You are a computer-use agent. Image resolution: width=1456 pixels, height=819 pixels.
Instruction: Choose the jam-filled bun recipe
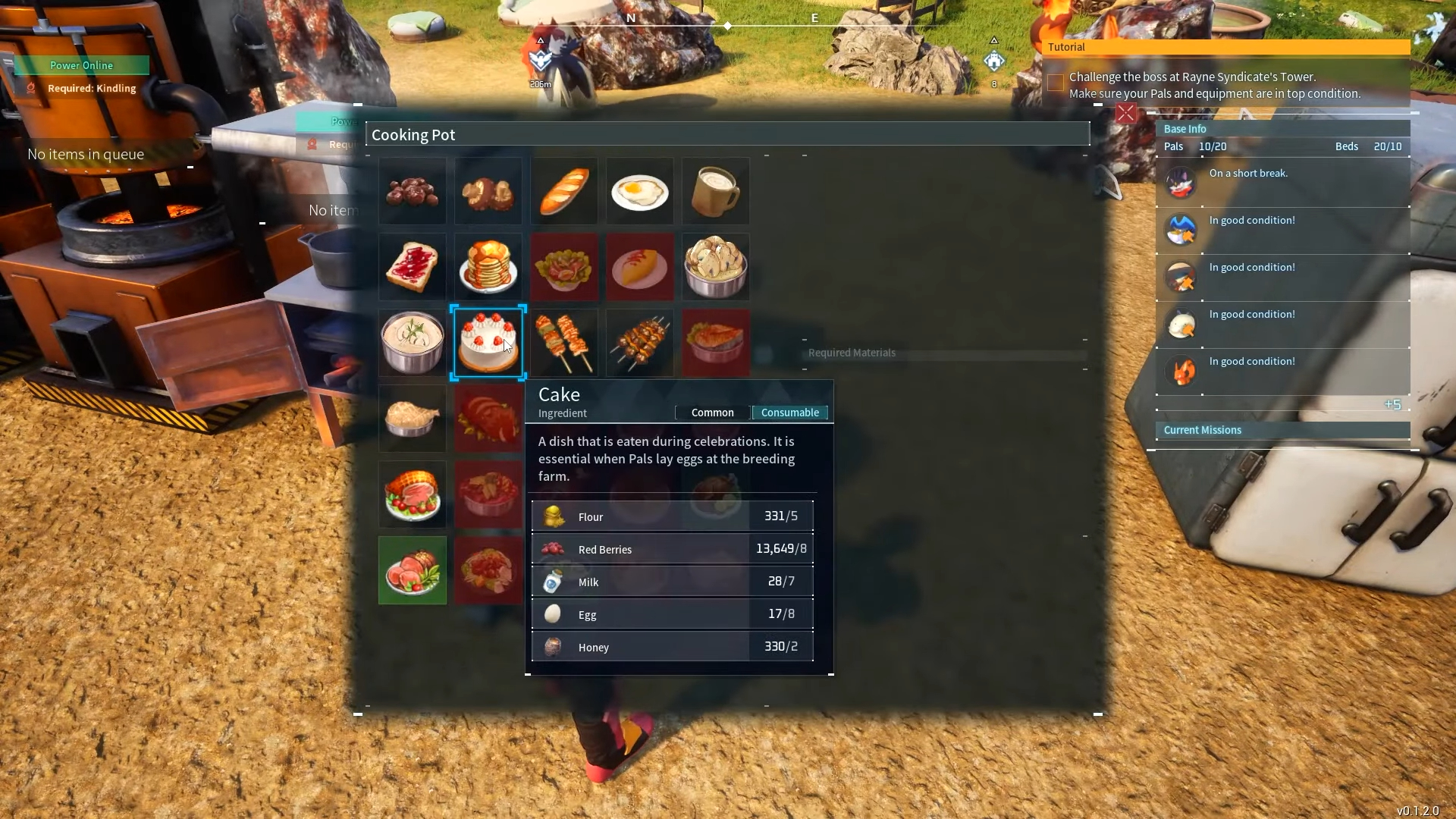[x=412, y=267]
